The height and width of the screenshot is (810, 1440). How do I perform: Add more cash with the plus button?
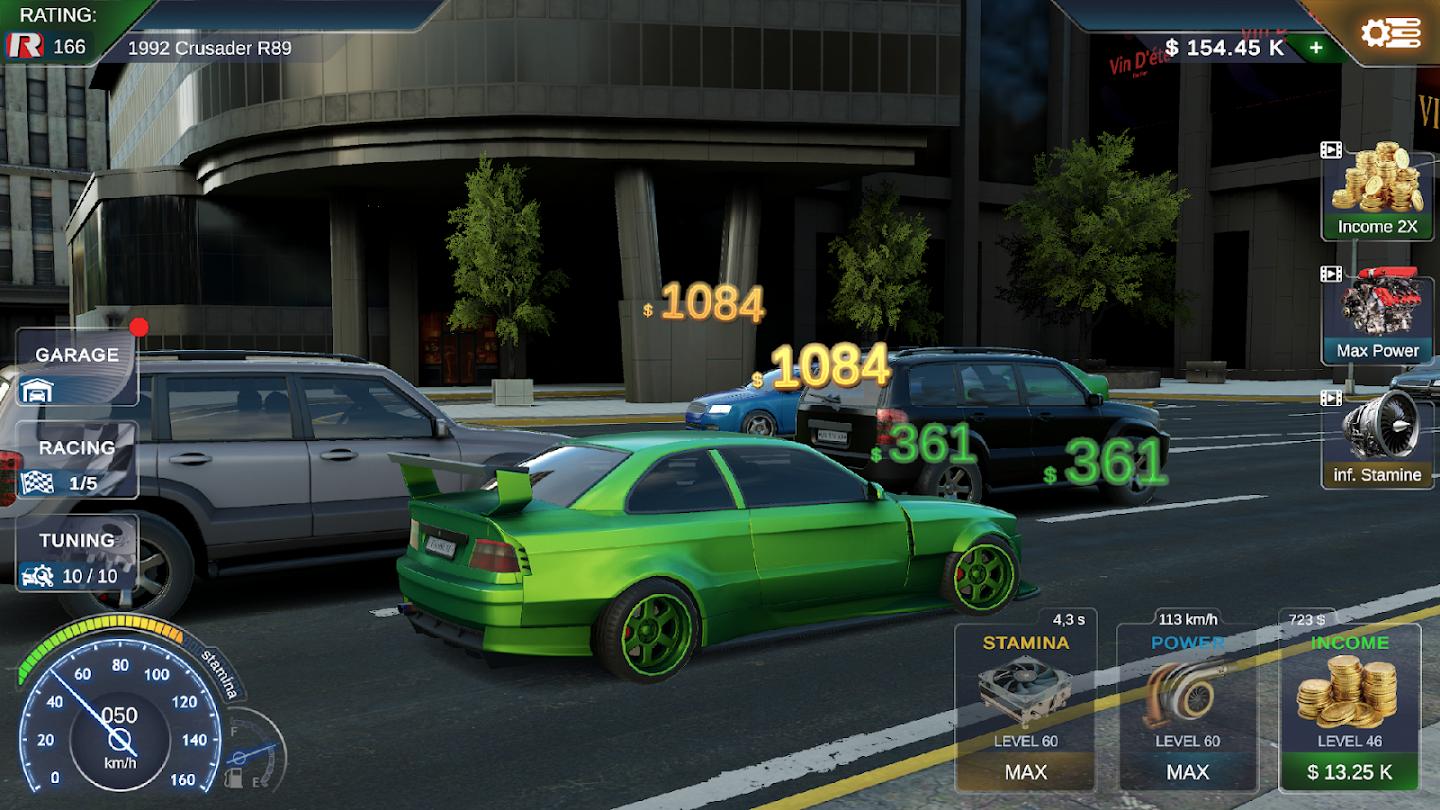pyautogui.click(x=1316, y=47)
